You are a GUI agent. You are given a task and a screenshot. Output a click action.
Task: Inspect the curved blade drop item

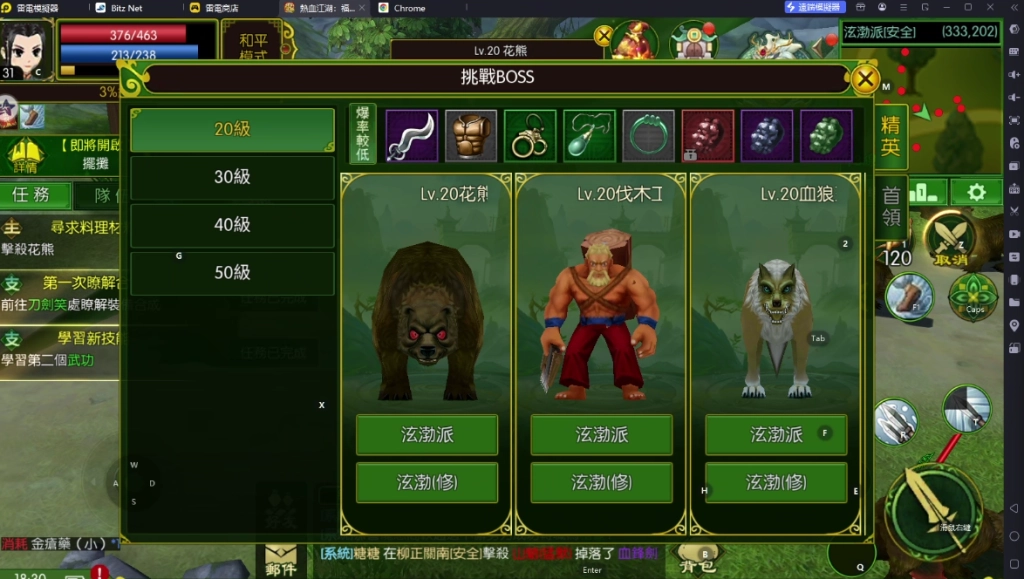coord(411,136)
